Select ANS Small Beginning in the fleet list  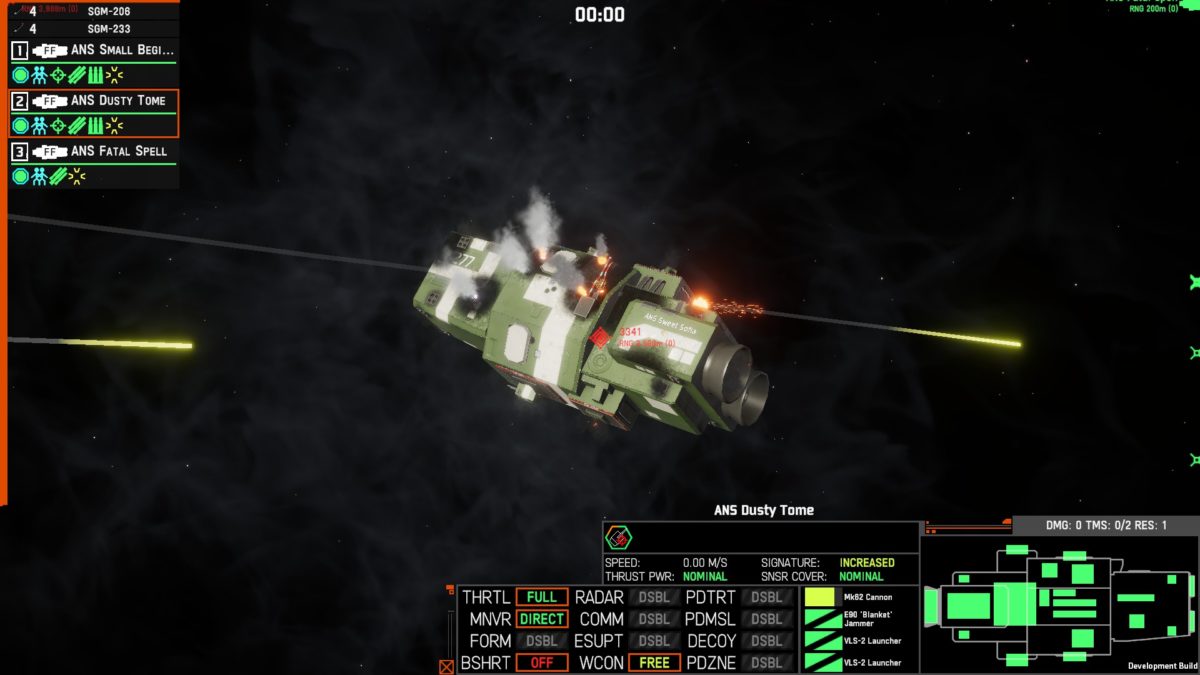(93, 50)
